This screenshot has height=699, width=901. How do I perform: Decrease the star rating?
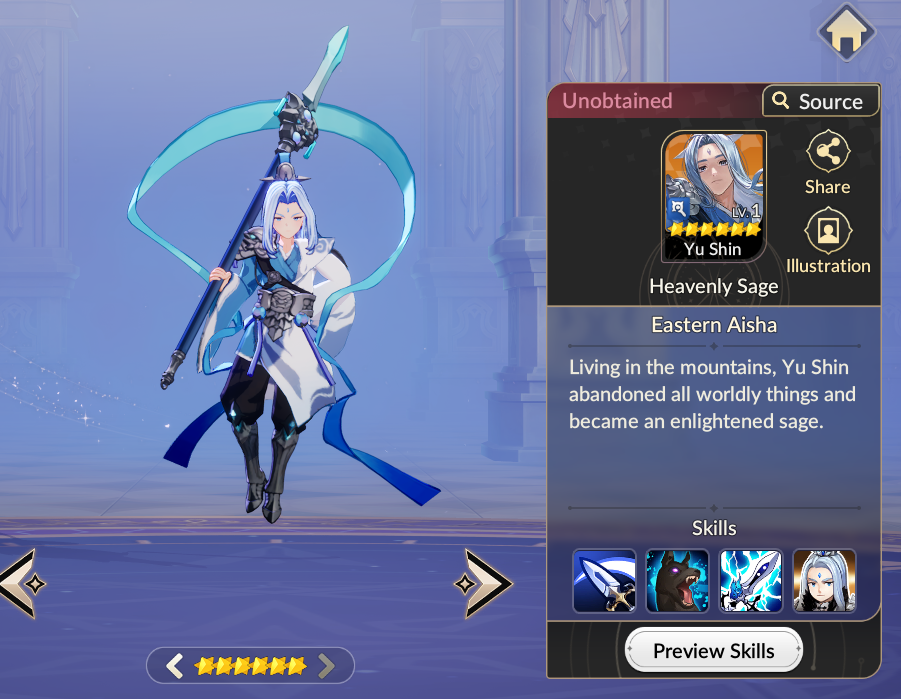coord(175,665)
